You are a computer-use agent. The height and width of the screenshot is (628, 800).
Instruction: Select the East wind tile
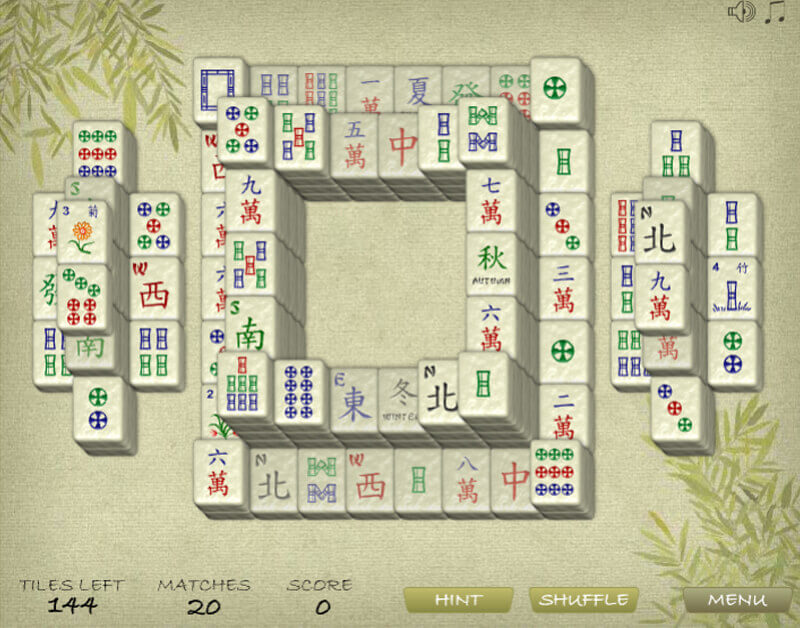point(355,400)
